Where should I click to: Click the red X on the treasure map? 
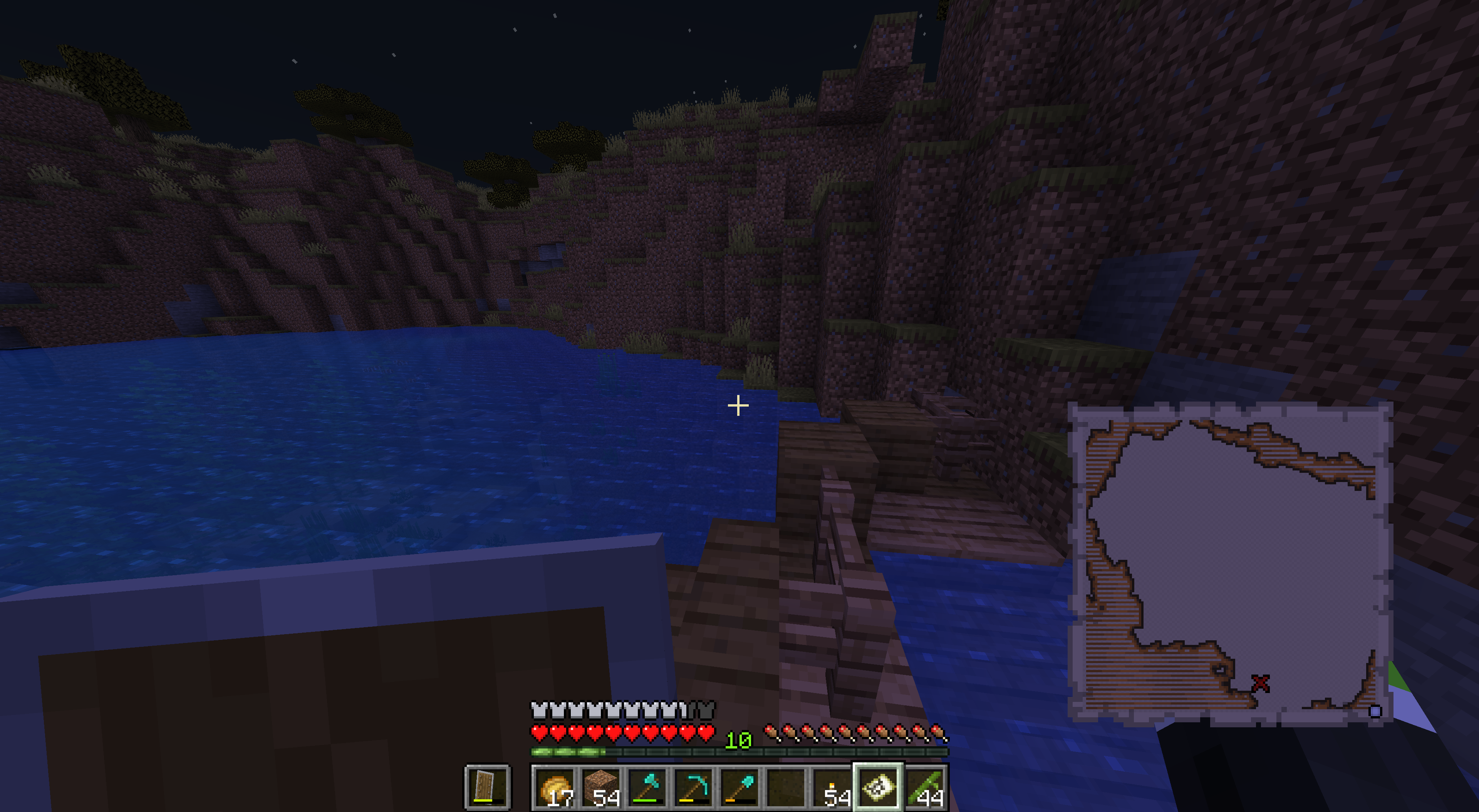(1260, 683)
